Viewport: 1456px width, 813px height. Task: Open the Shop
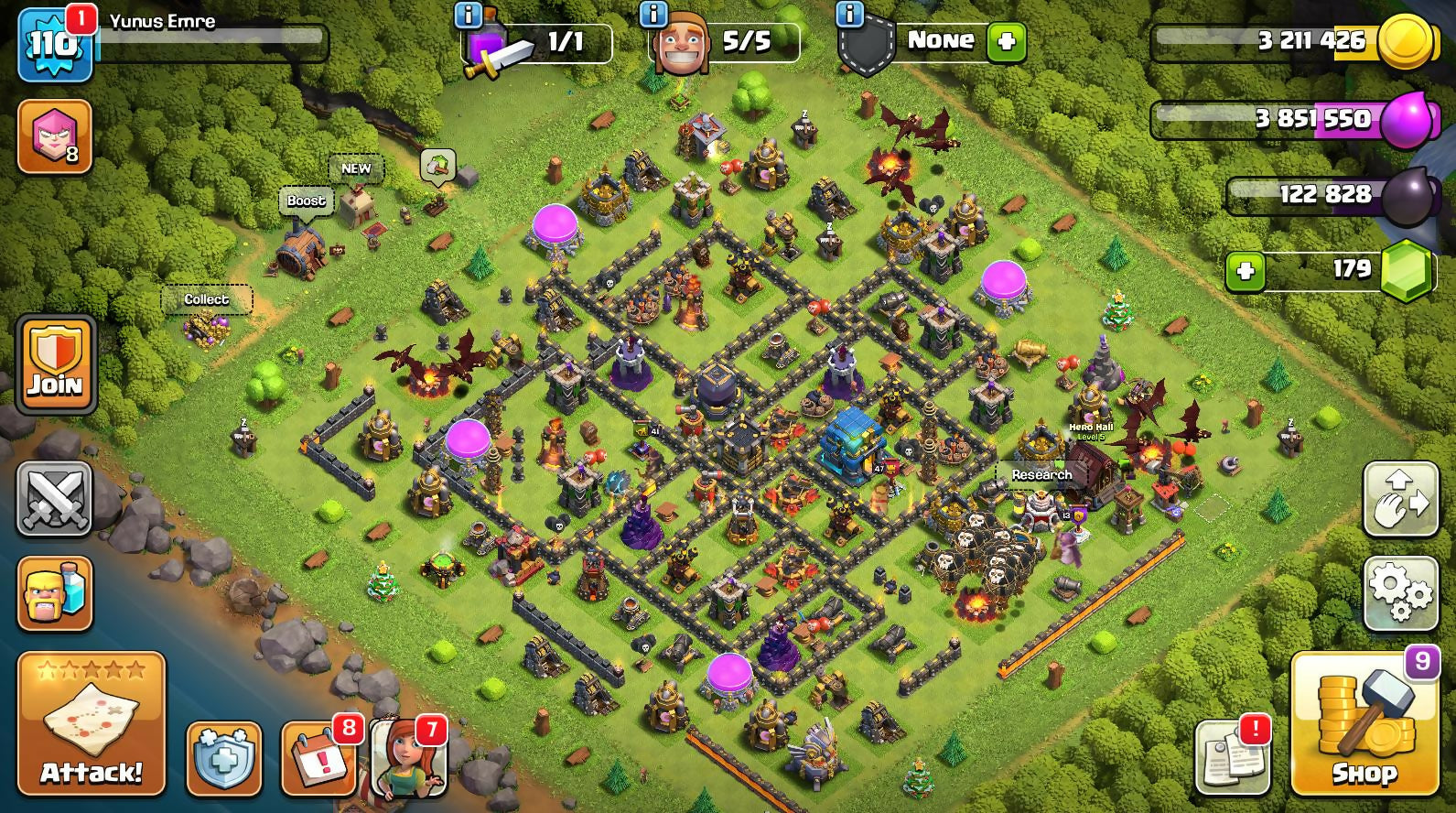pos(1364,723)
